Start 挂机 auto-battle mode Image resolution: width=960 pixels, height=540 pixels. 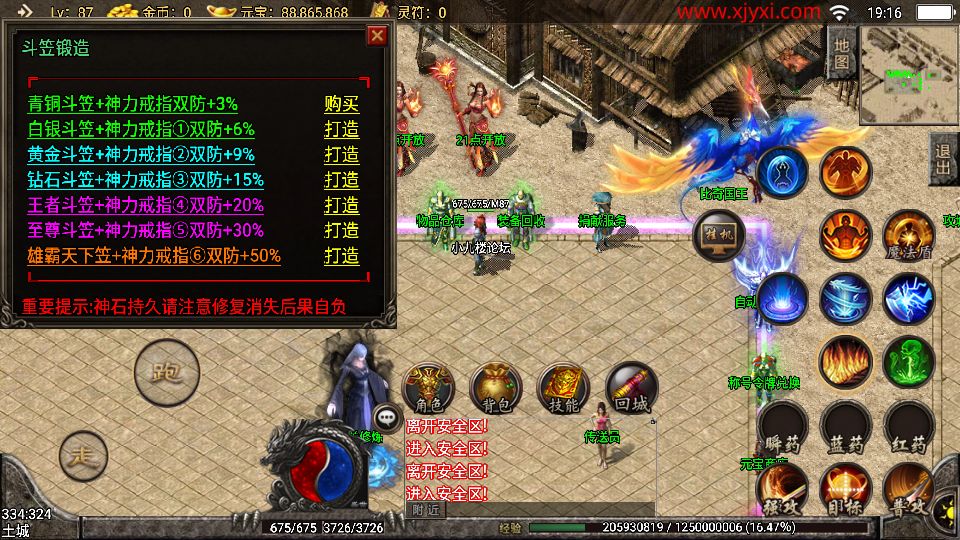tap(718, 235)
